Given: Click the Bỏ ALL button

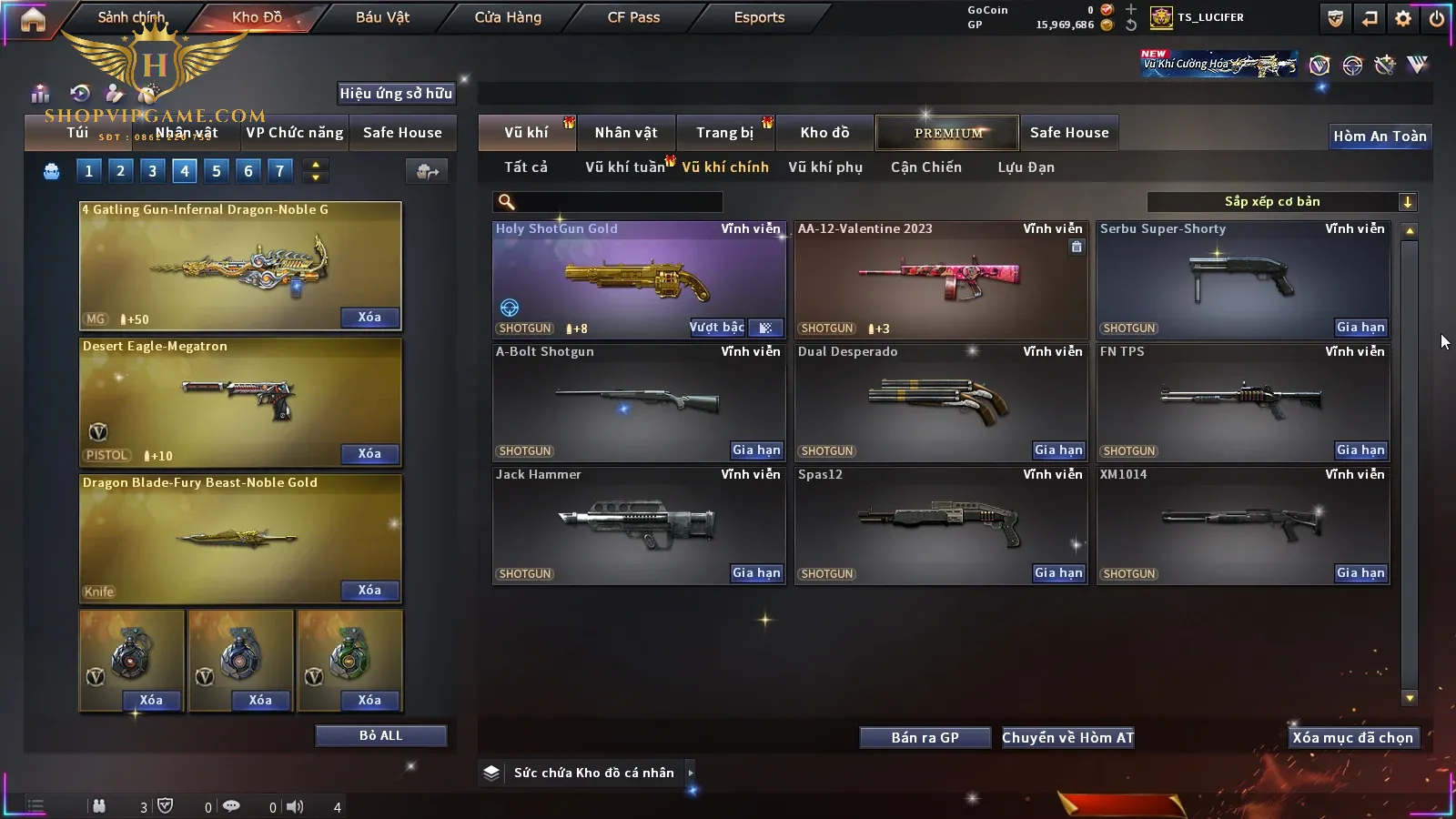Looking at the screenshot, I should click(380, 735).
